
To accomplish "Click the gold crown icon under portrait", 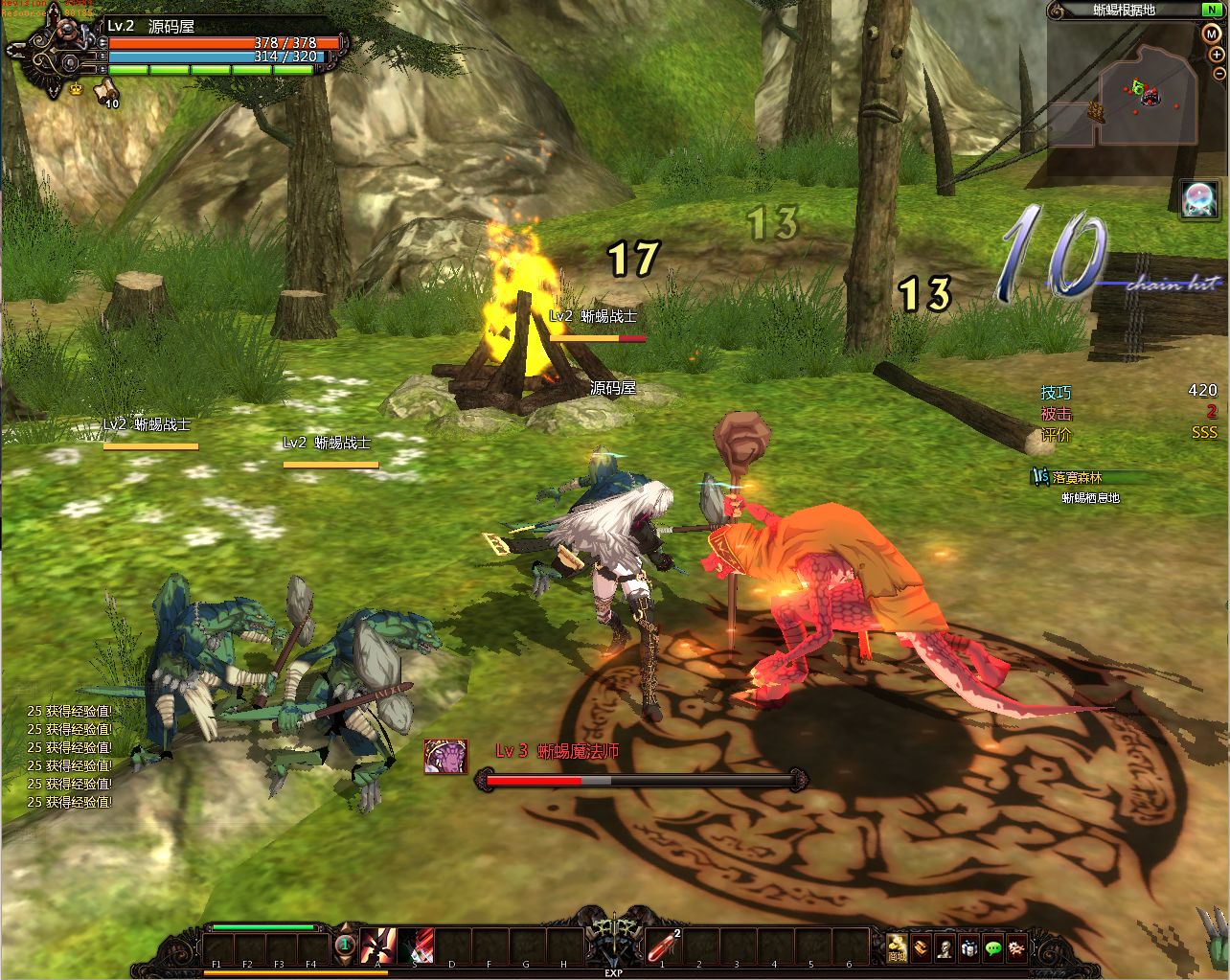I will point(75,89).
